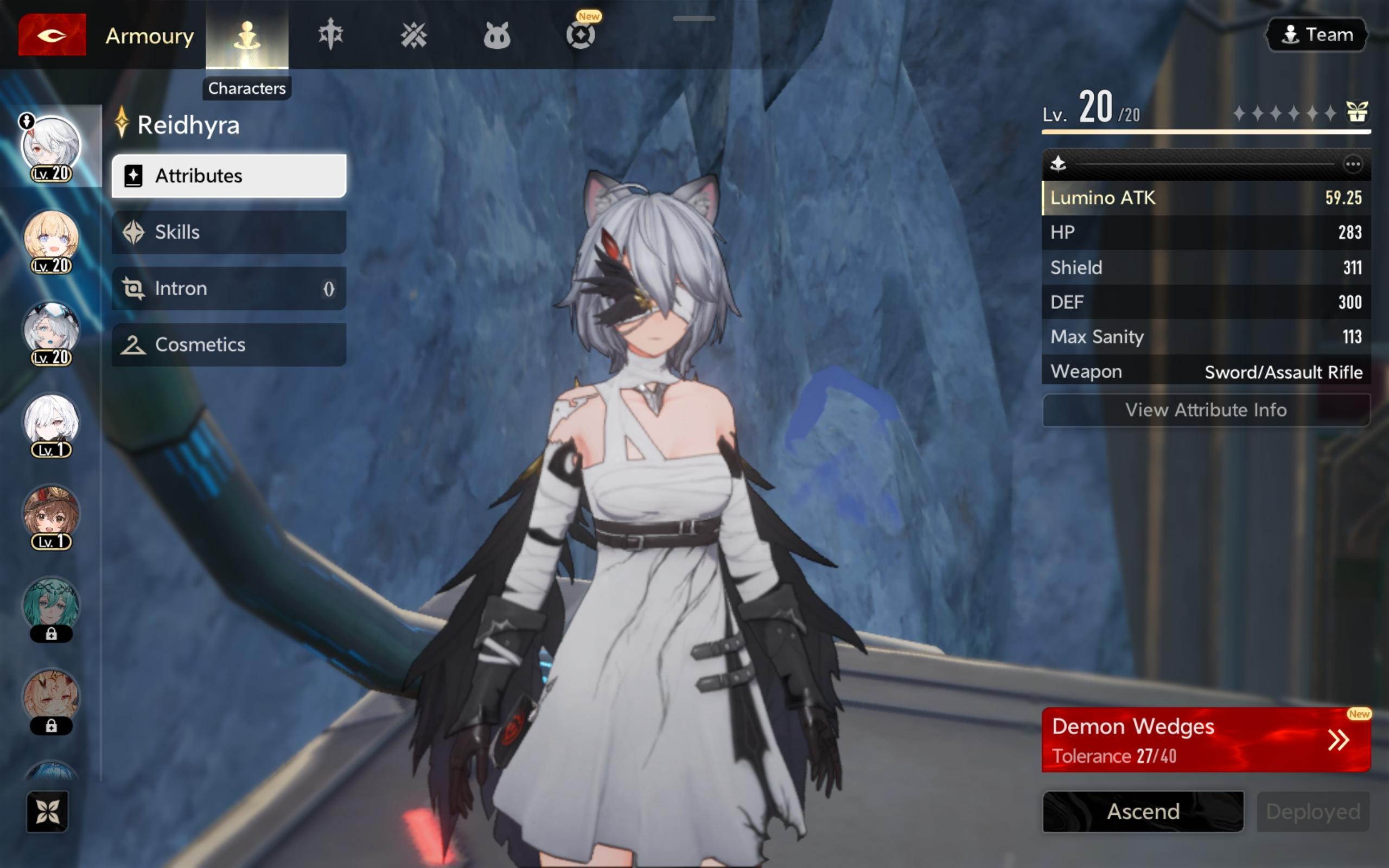Viewport: 1389px width, 868px height.
Task: Open the Team panel
Action: pyautogui.click(x=1317, y=34)
